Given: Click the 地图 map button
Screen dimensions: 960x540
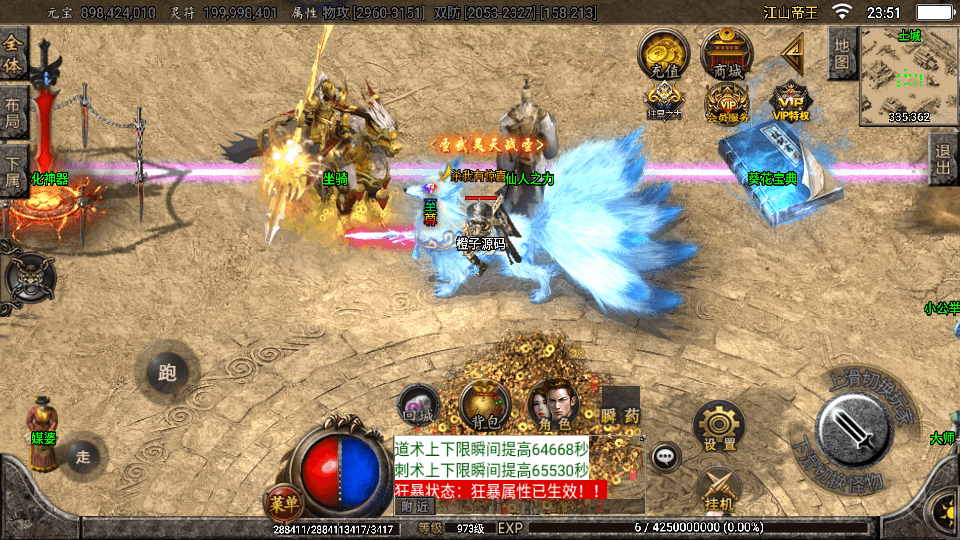Looking at the screenshot, I should 842,50.
